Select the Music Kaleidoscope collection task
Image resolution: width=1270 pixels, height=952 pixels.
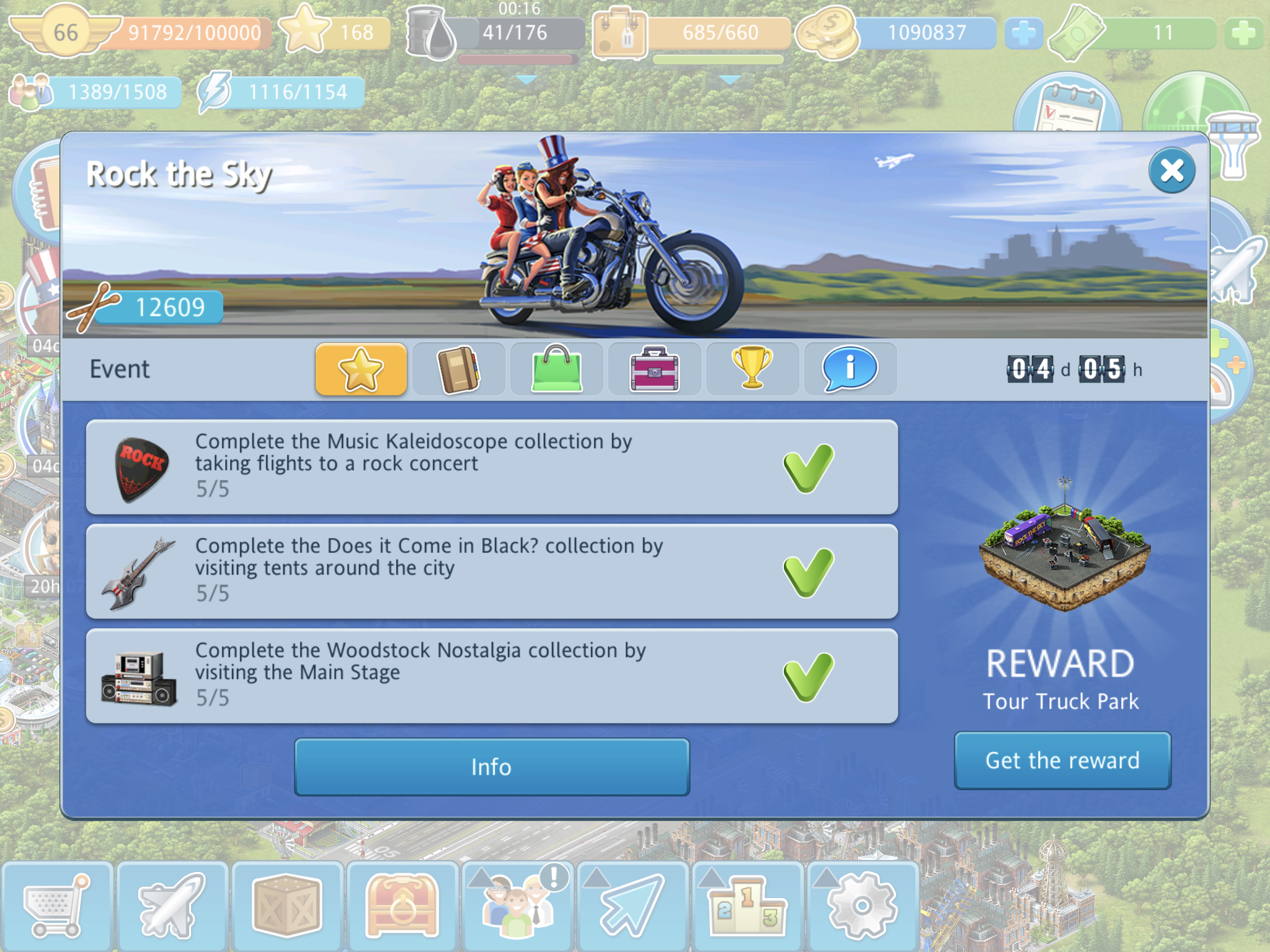click(x=491, y=467)
